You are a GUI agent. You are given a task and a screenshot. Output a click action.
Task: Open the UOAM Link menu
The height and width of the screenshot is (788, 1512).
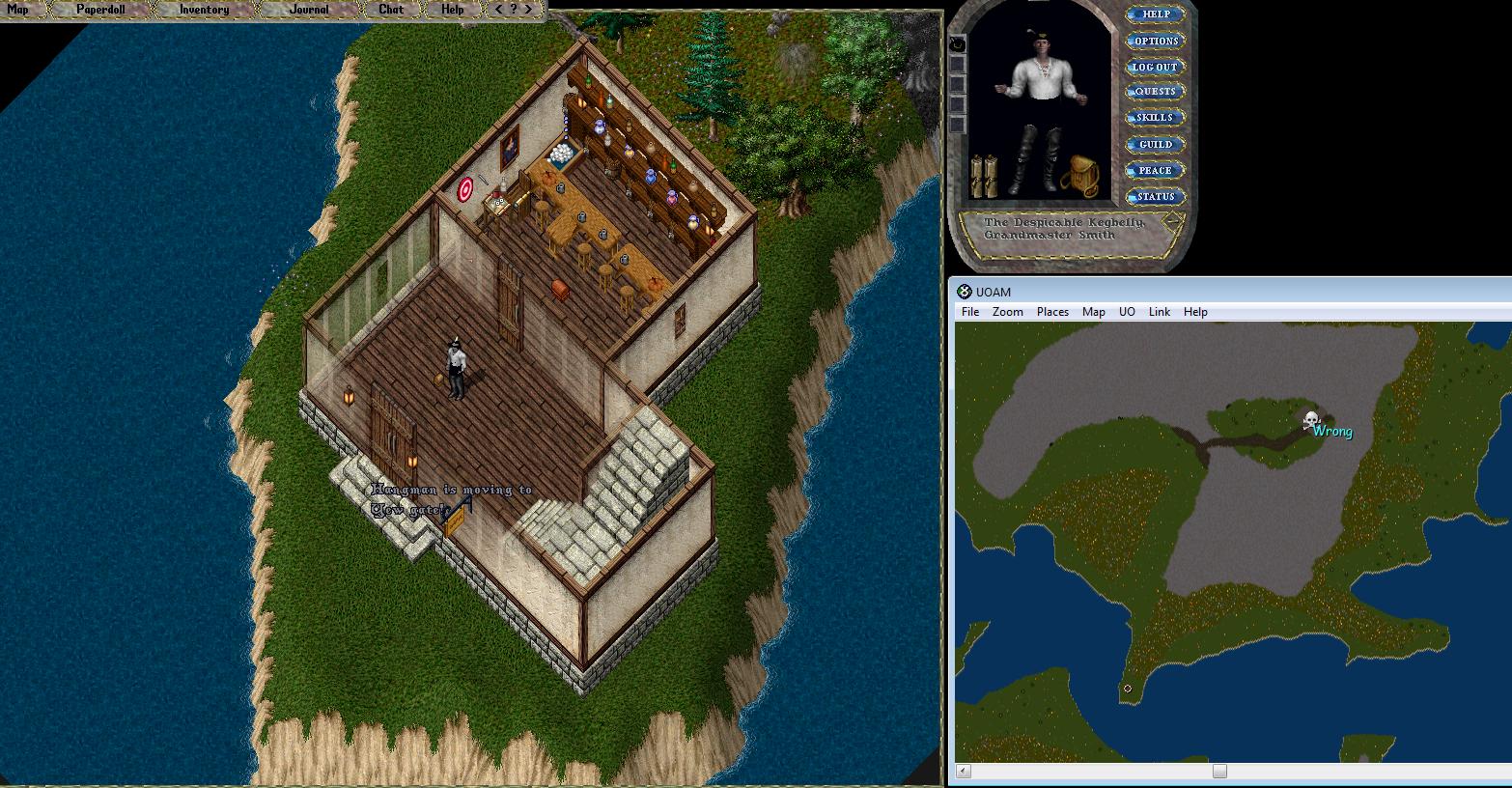(1159, 312)
